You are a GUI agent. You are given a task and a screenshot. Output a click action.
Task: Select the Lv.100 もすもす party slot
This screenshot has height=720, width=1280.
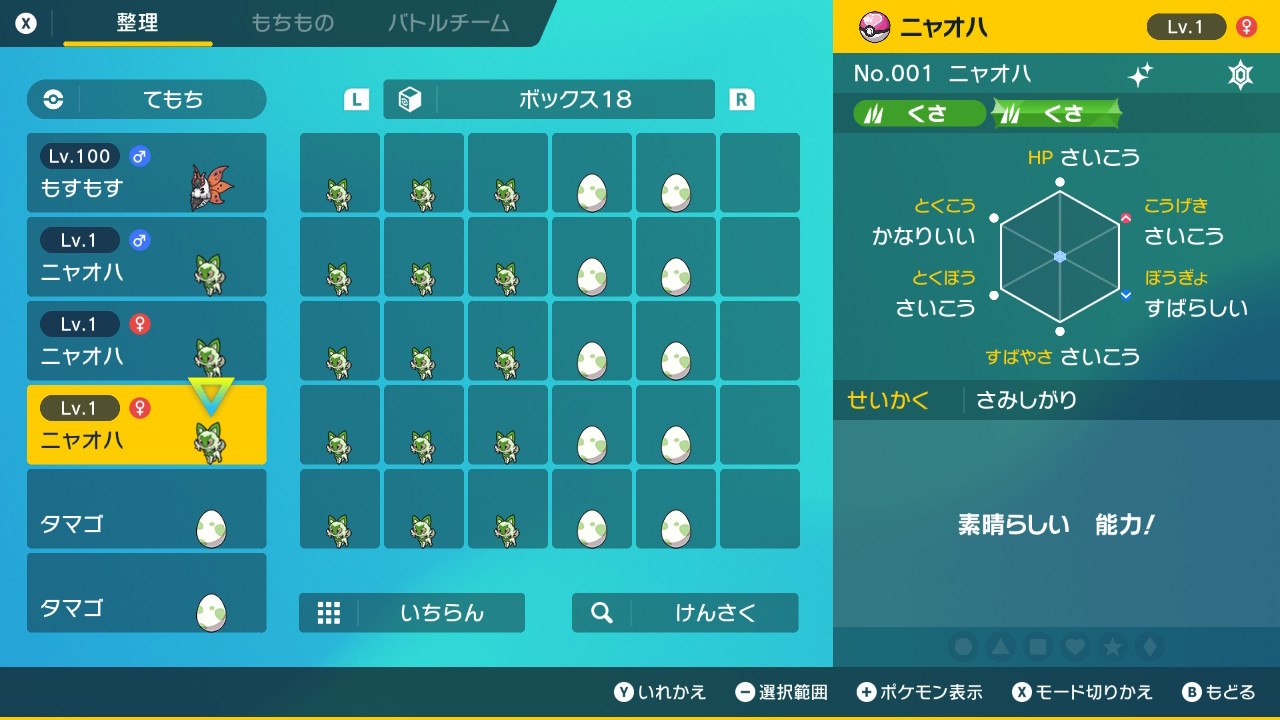tap(147, 173)
